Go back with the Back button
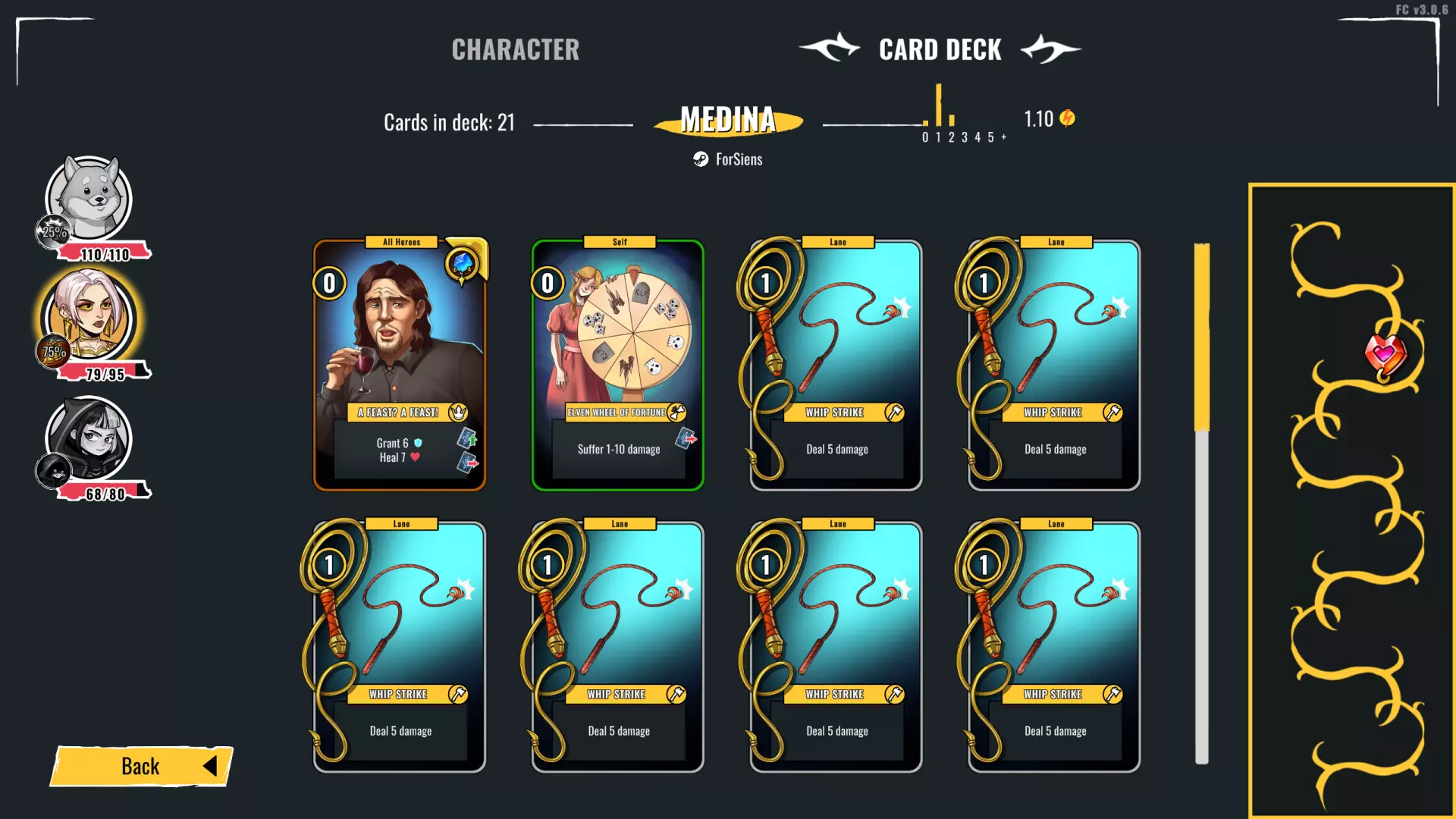1456x819 pixels. tap(142, 766)
